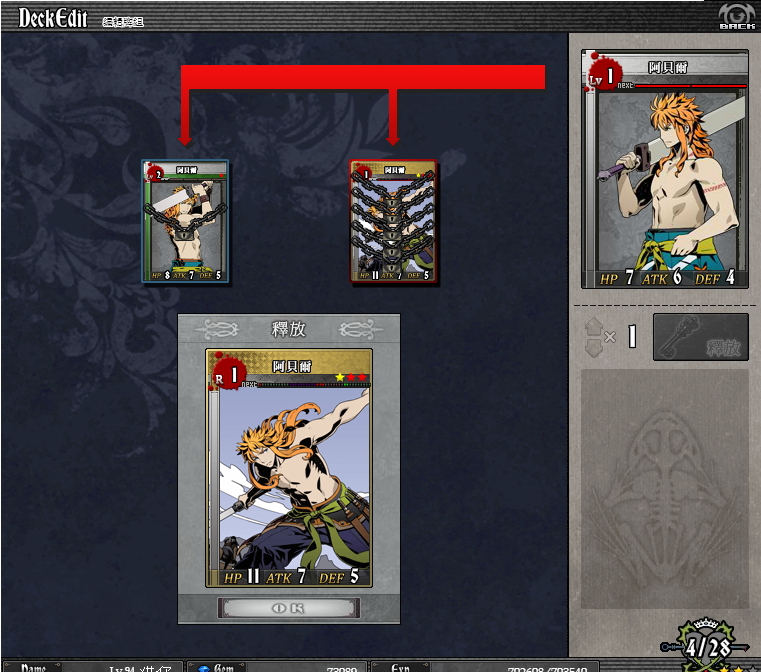This screenshot has height=672, width=761.
Task: Click the BACK button
Action: [x=736, y=17]
